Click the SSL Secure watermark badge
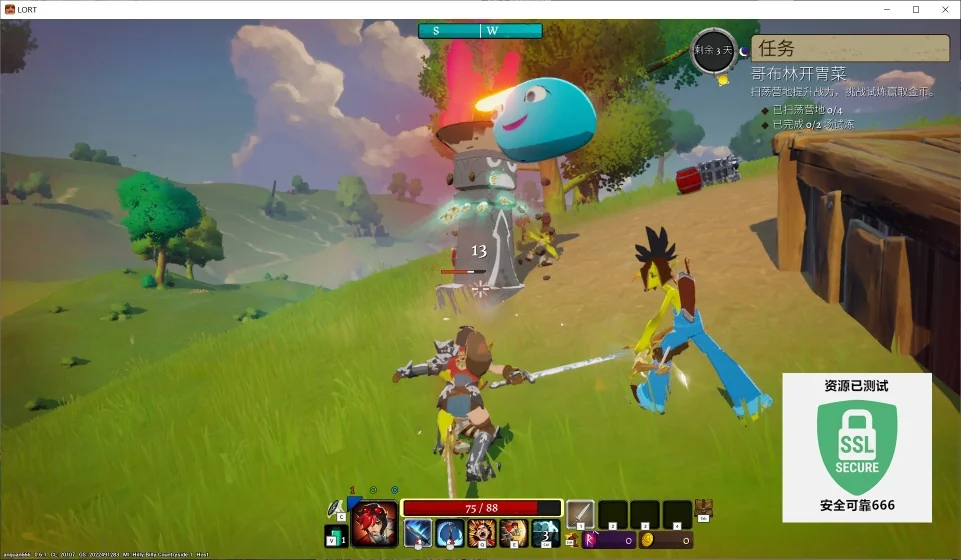 coord(857,448)
